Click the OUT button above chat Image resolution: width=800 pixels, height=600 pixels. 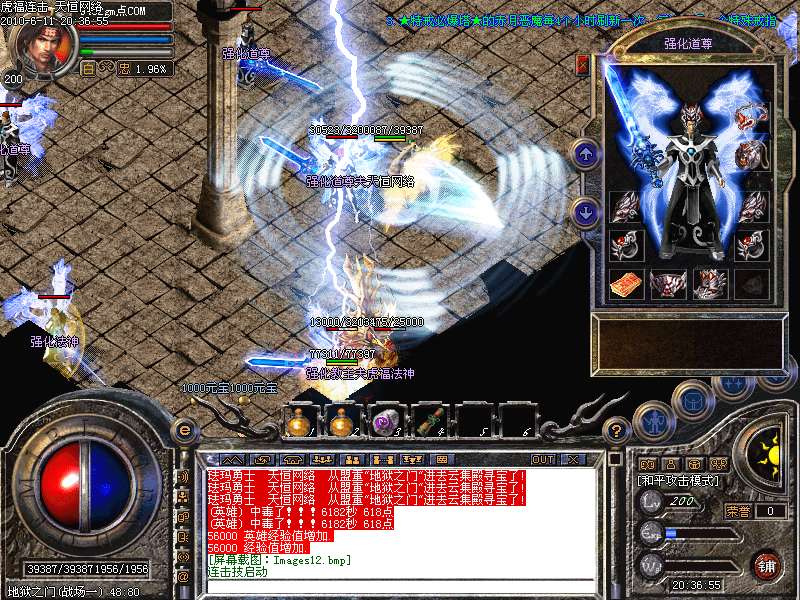pos(543,459)
